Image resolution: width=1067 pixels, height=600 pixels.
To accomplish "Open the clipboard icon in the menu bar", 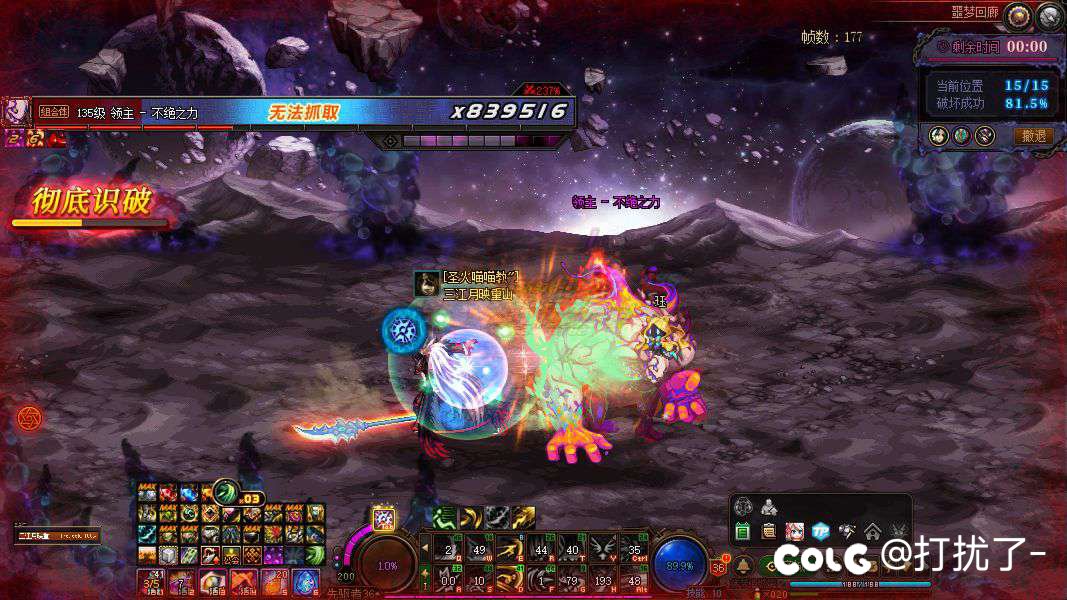I will point(769,531).
